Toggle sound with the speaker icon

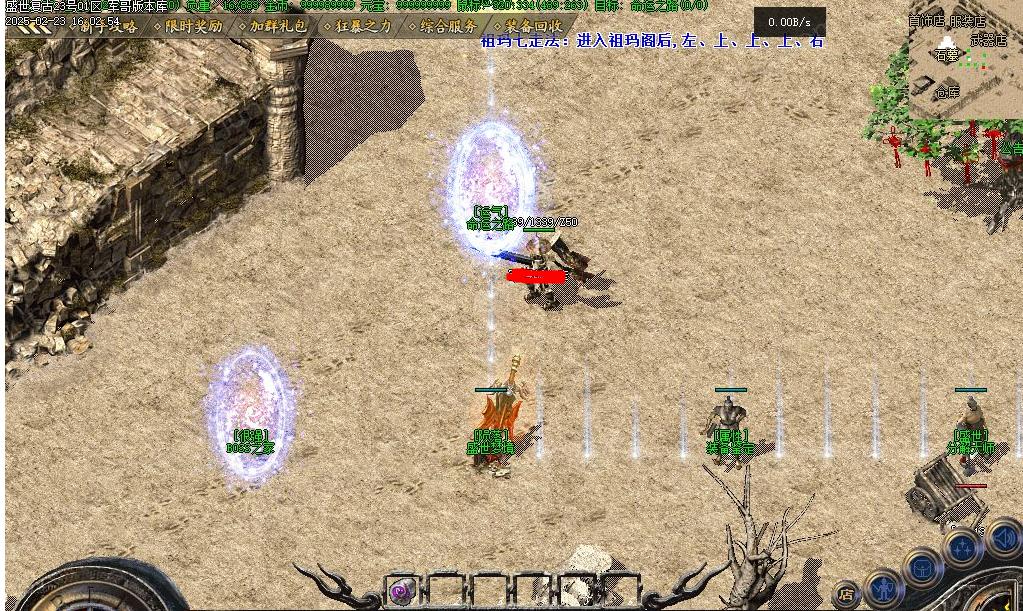pyautogui.click(x=1004, y=539)
